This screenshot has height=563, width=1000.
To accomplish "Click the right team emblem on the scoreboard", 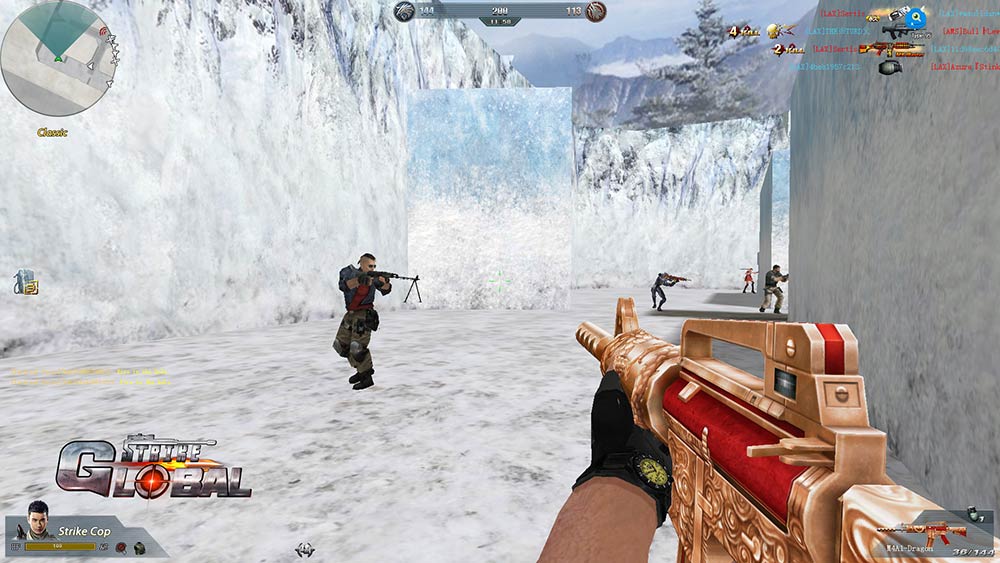I will click(x=596, y=11).
